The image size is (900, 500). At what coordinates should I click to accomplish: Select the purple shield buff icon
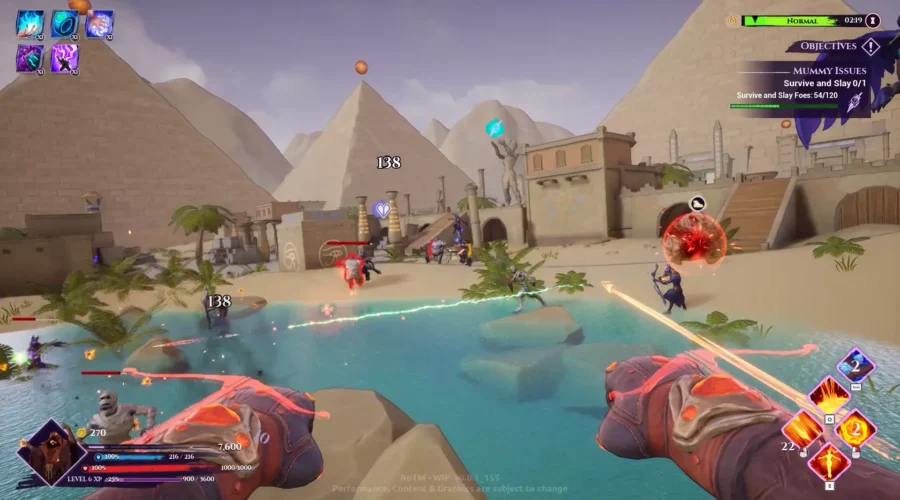pos(29,58)
